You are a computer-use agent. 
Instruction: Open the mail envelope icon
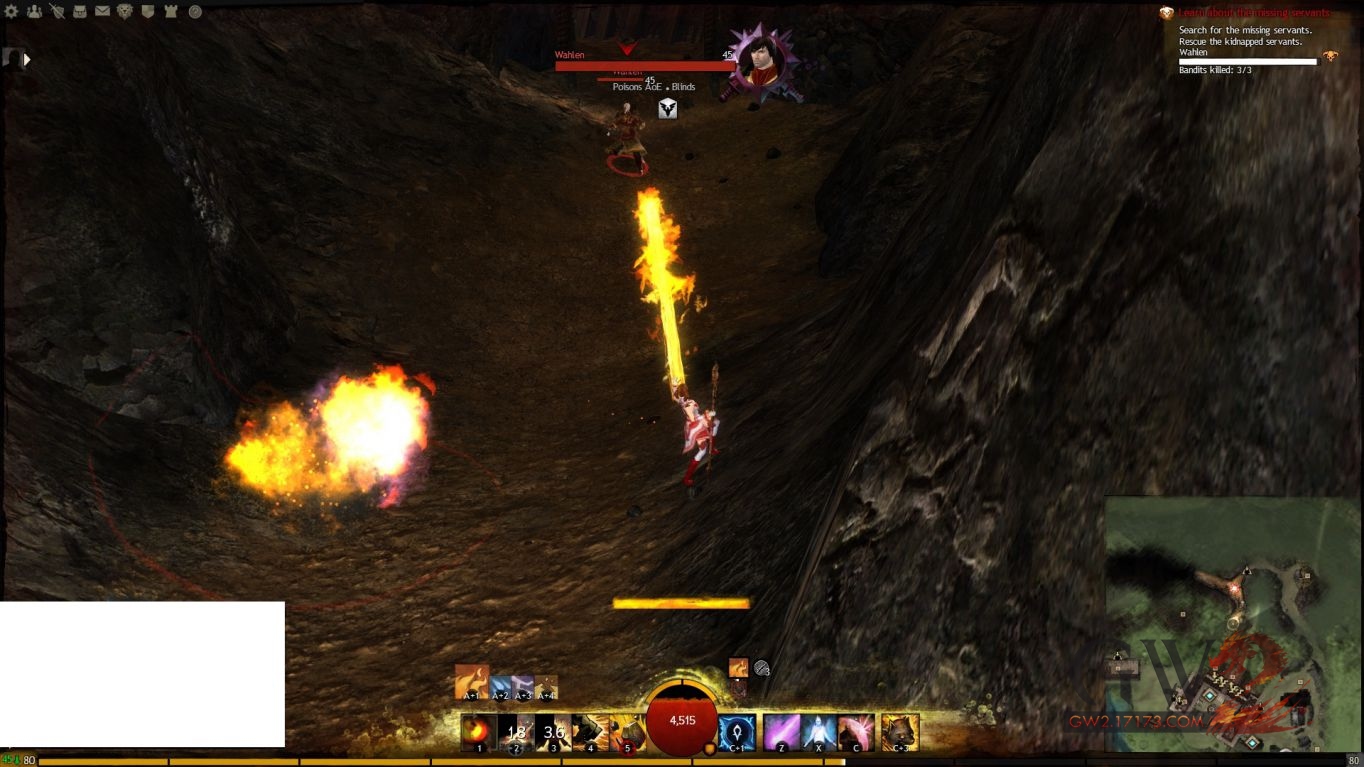pos(102,12)
